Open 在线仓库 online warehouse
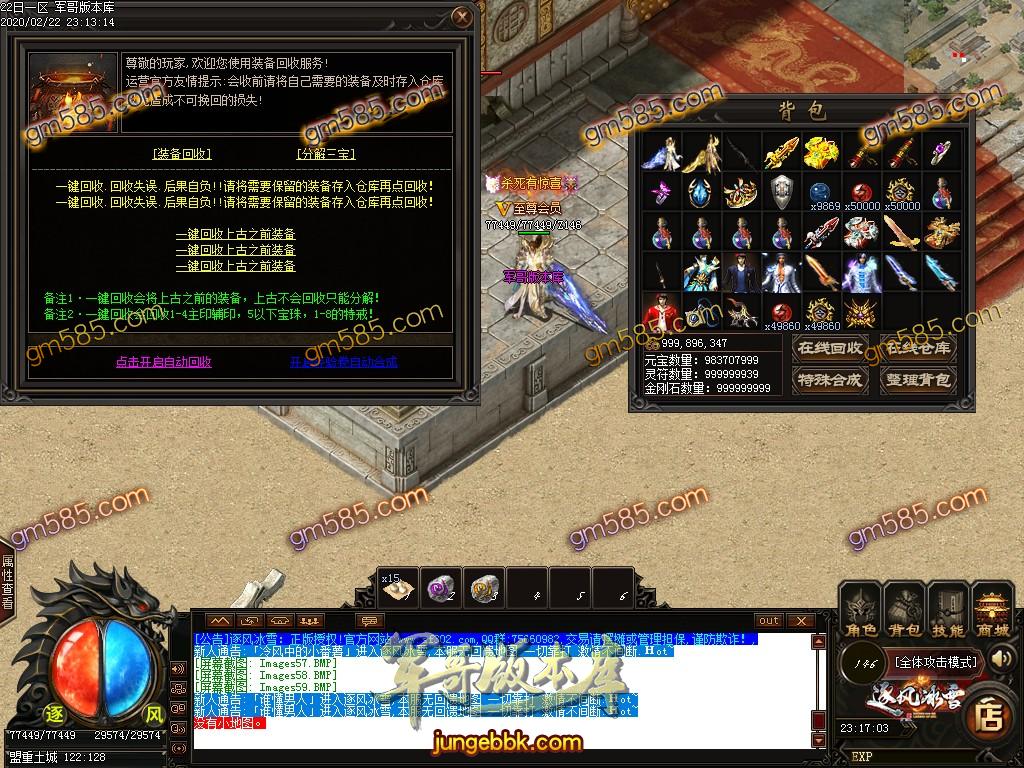This screenshot has width=1024, height=768. [x=918, y=349]
